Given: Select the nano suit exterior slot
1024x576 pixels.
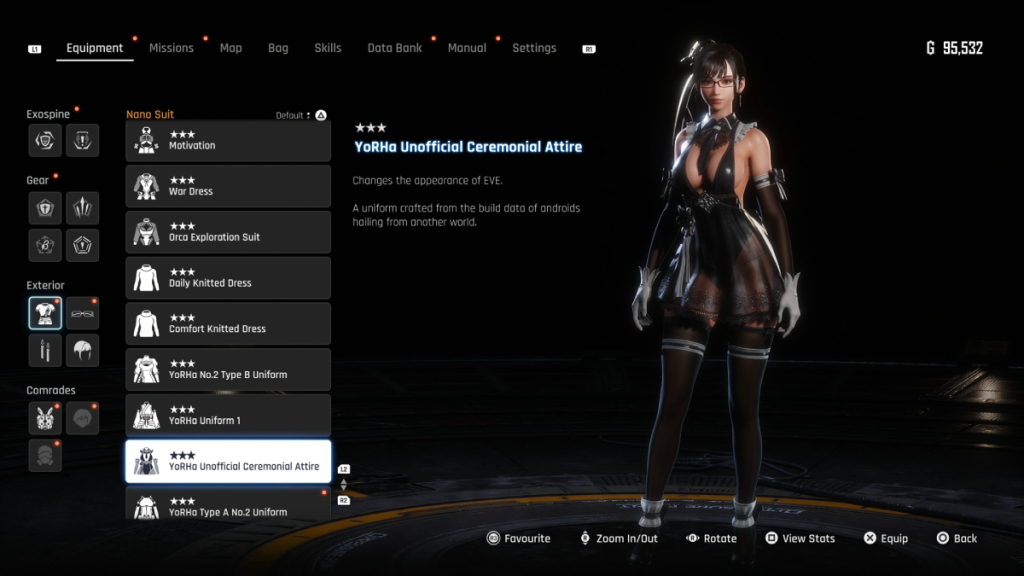Looking at the screenshot, I should click(45, 313).
